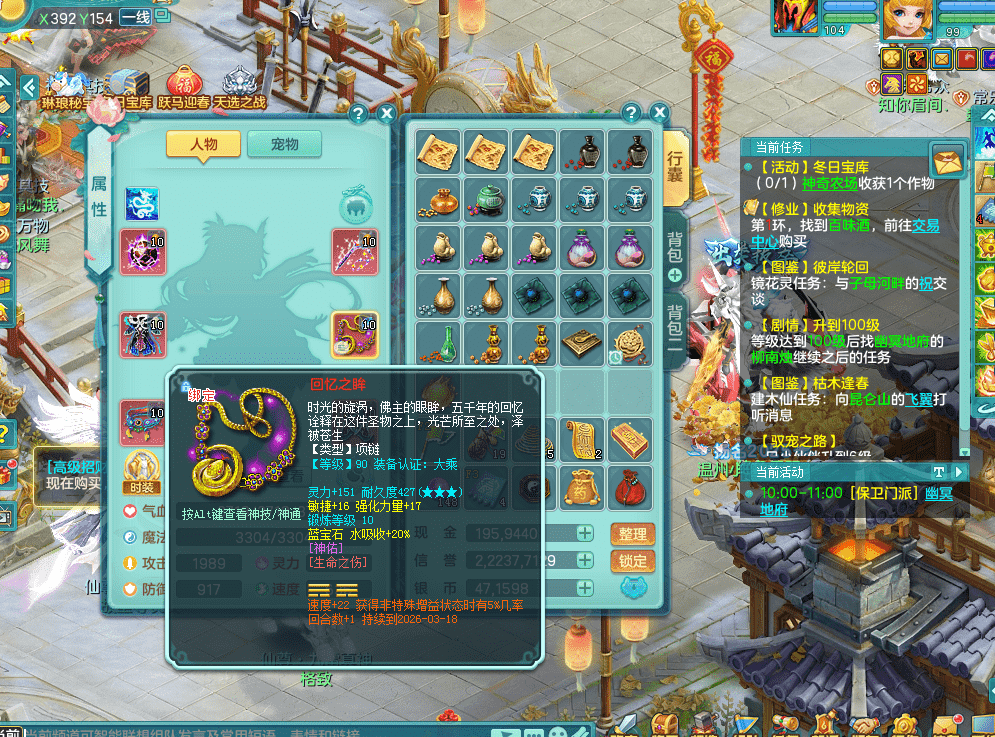This screenshot has width=995, height=737.
Task: Switch to the 宠物 pet tab
Action: (284, 144)
